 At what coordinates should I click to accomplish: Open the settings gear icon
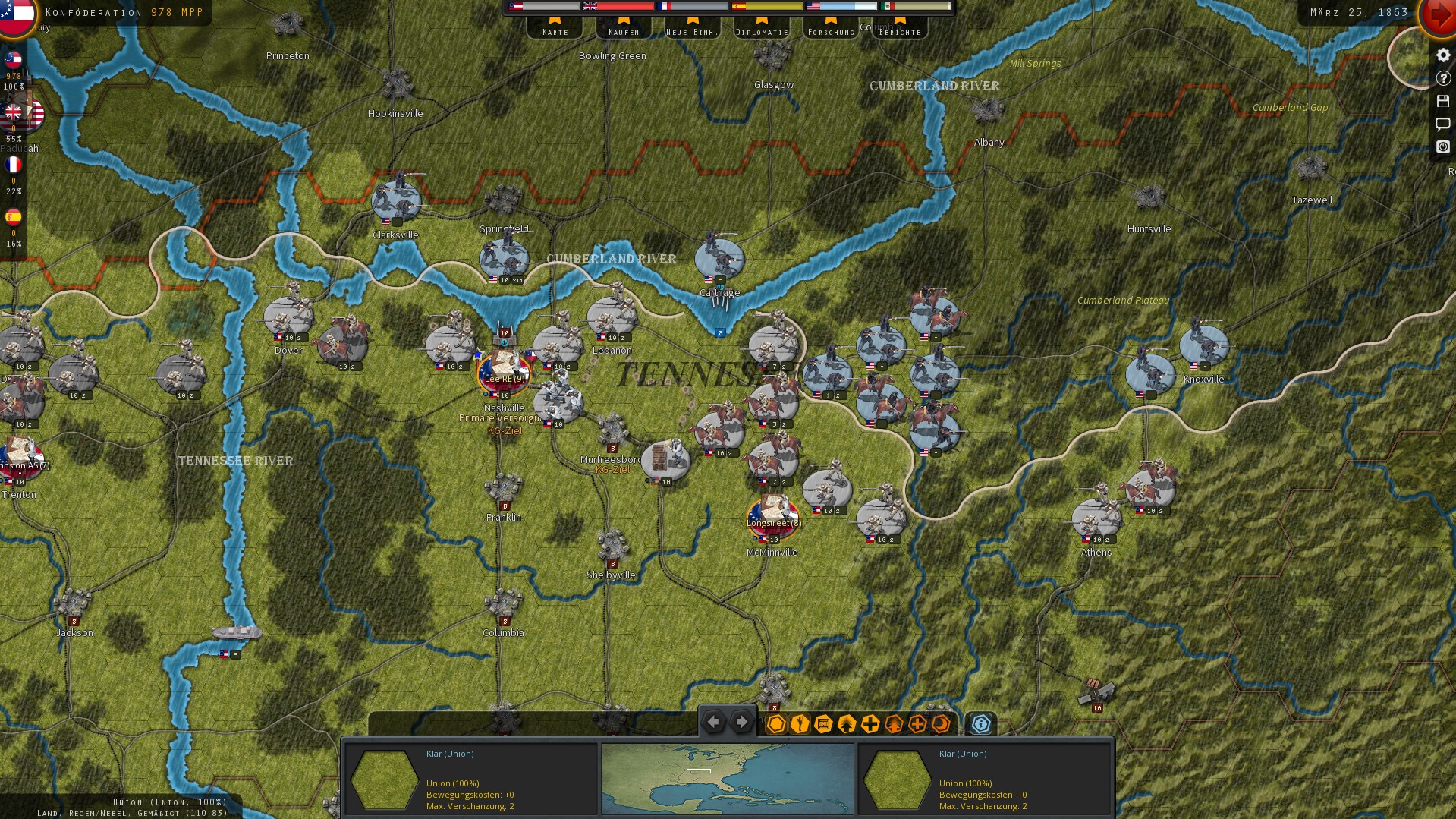click(1443, 55)
